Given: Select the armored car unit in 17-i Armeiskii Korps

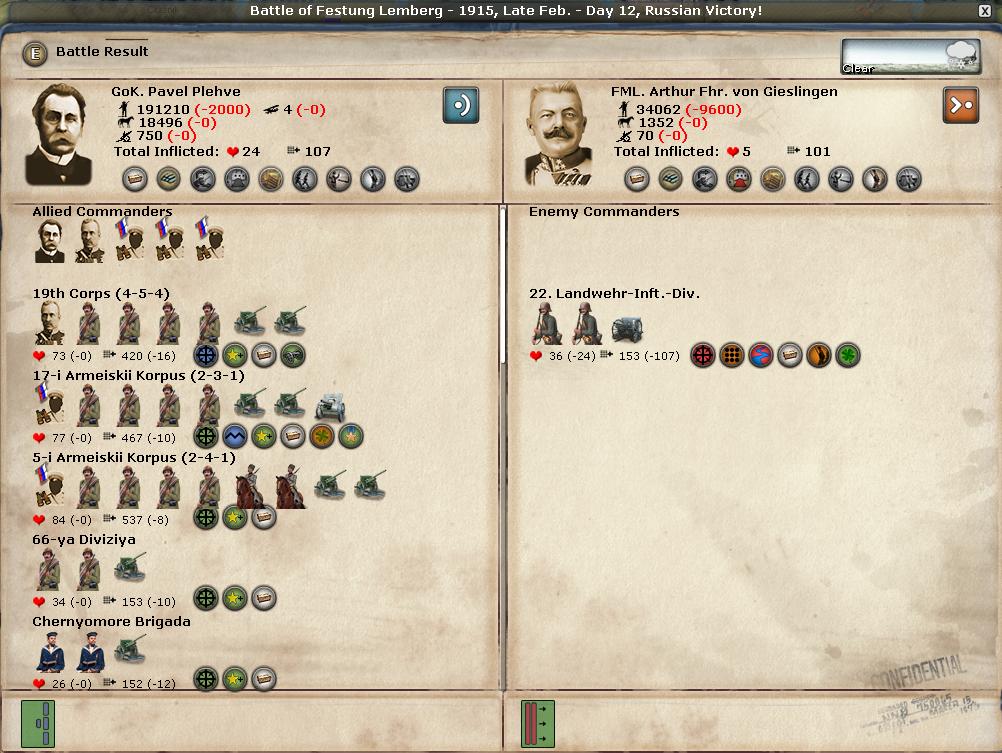Looking at the screenshot, I should pos(329,405).
